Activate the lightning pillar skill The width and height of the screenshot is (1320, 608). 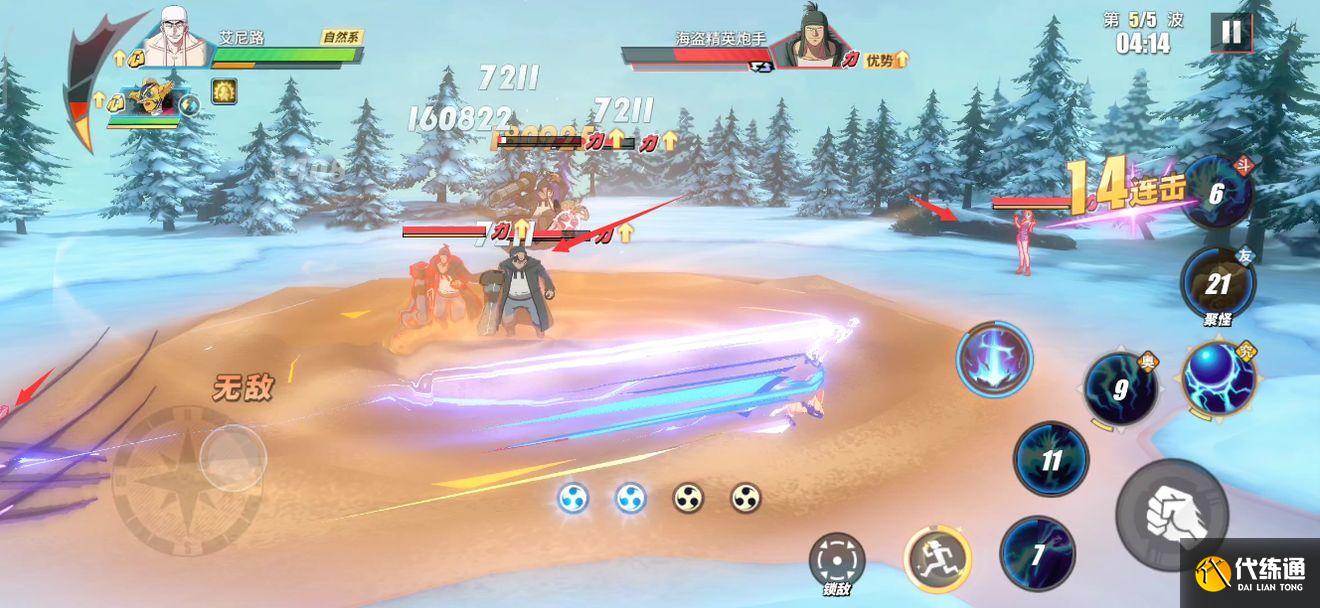click(994, 358)
